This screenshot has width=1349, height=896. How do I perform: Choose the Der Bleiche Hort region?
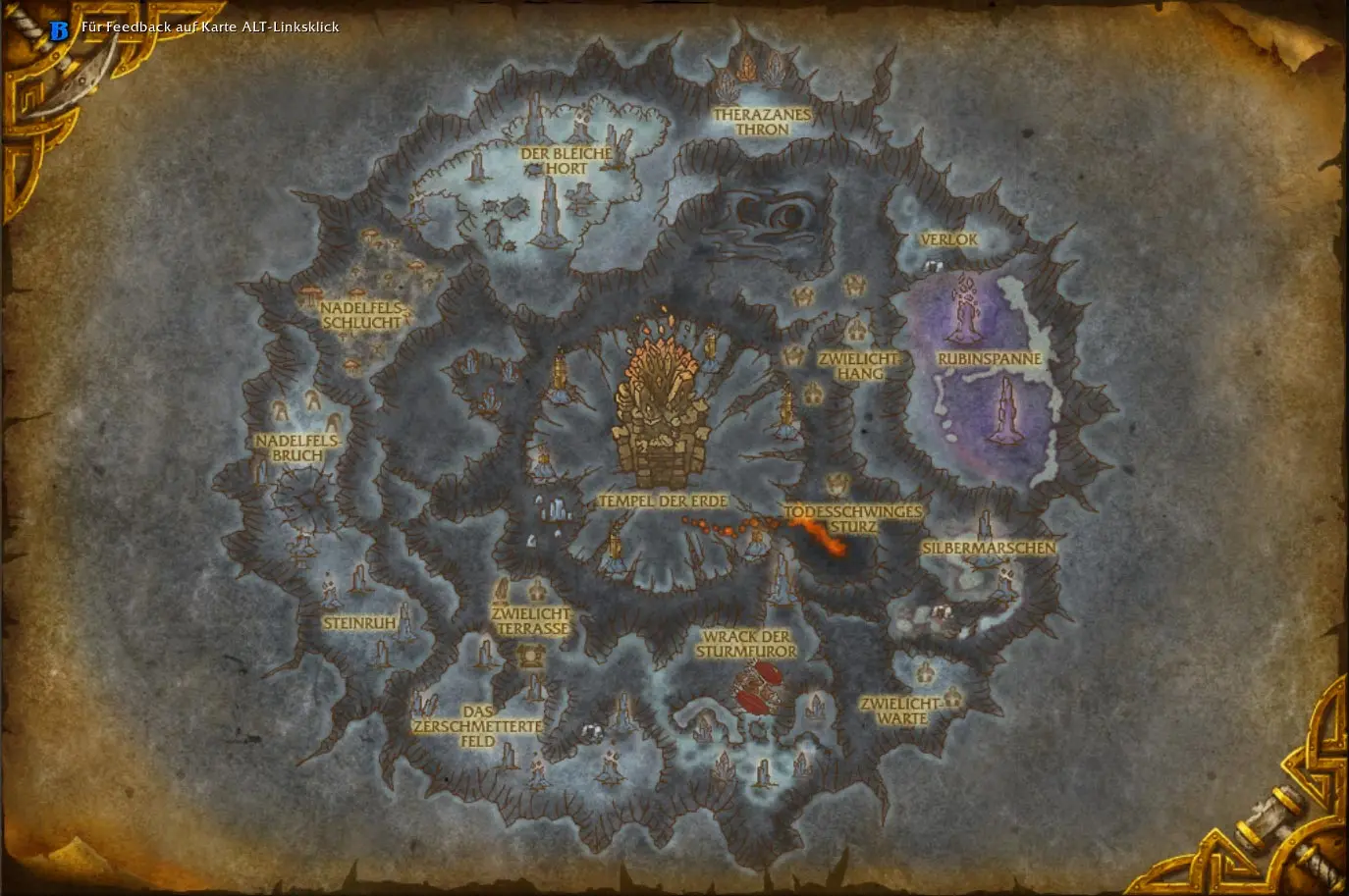click(567, 161)
